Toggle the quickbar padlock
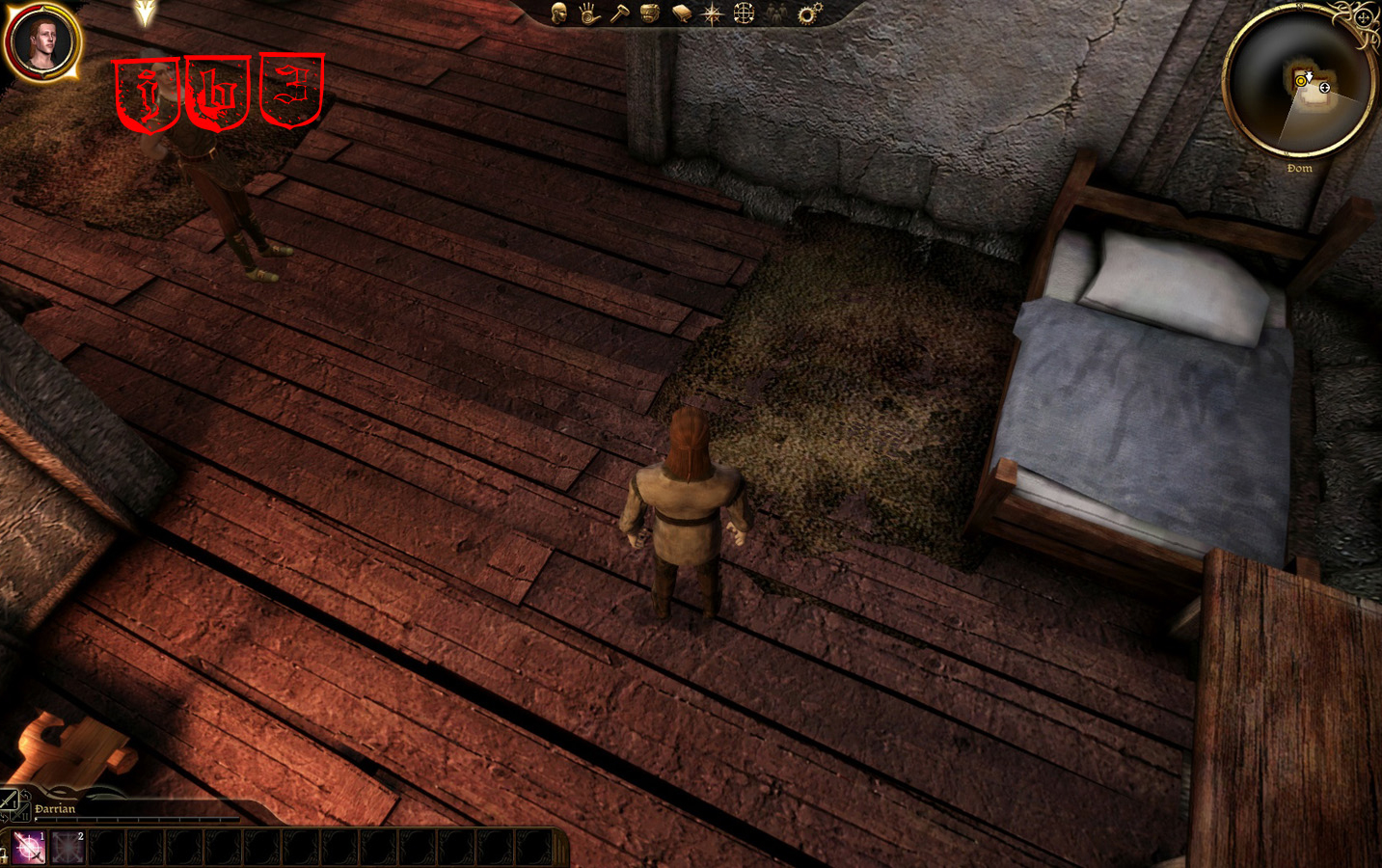 point(3,853)
